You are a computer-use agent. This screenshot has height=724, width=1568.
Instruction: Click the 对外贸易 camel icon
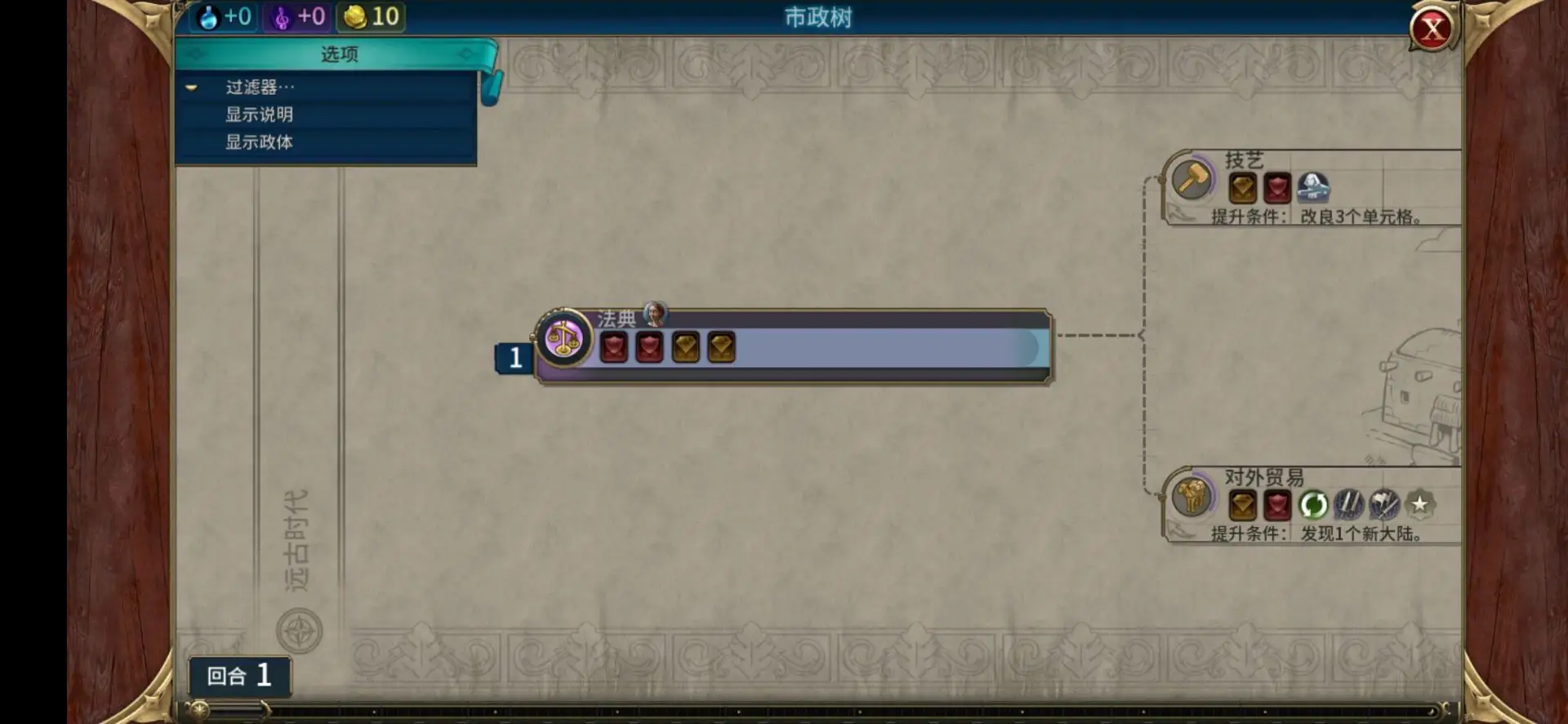point(1192,496)
